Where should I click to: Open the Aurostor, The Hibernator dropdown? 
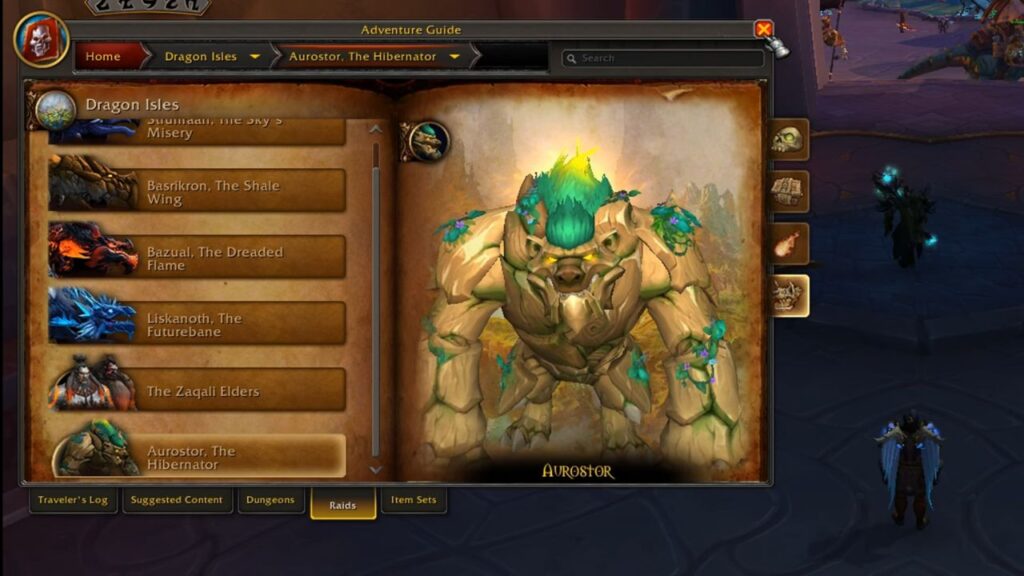[x=455, y=57]
